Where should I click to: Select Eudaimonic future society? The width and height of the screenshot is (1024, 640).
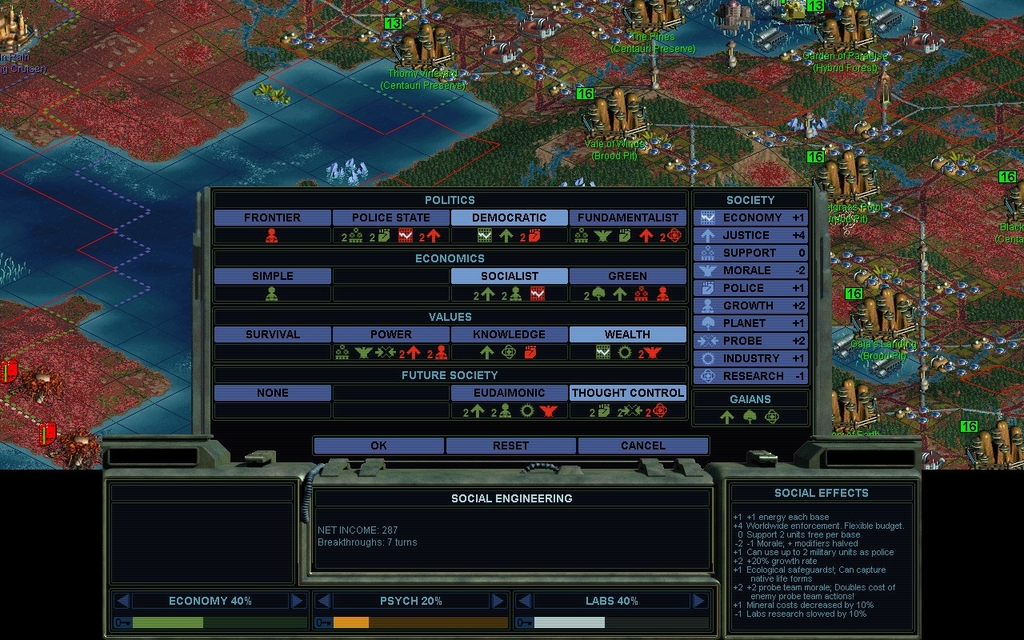pyautogui.click(x=509, y=393)
